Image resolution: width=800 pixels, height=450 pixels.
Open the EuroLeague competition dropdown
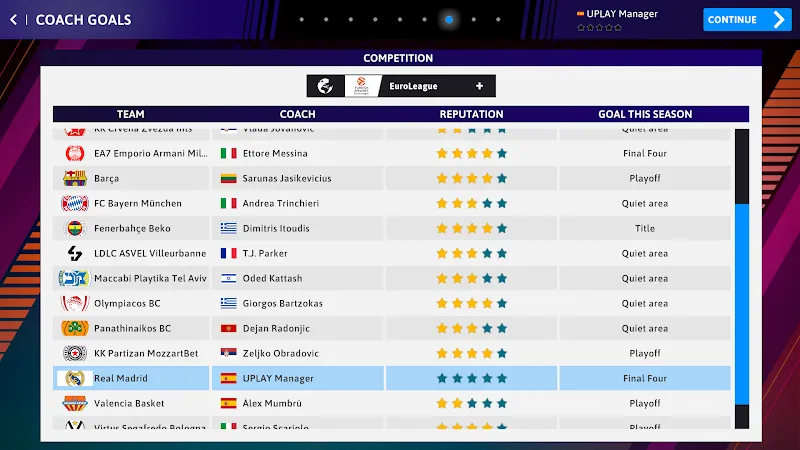[401, 86]
